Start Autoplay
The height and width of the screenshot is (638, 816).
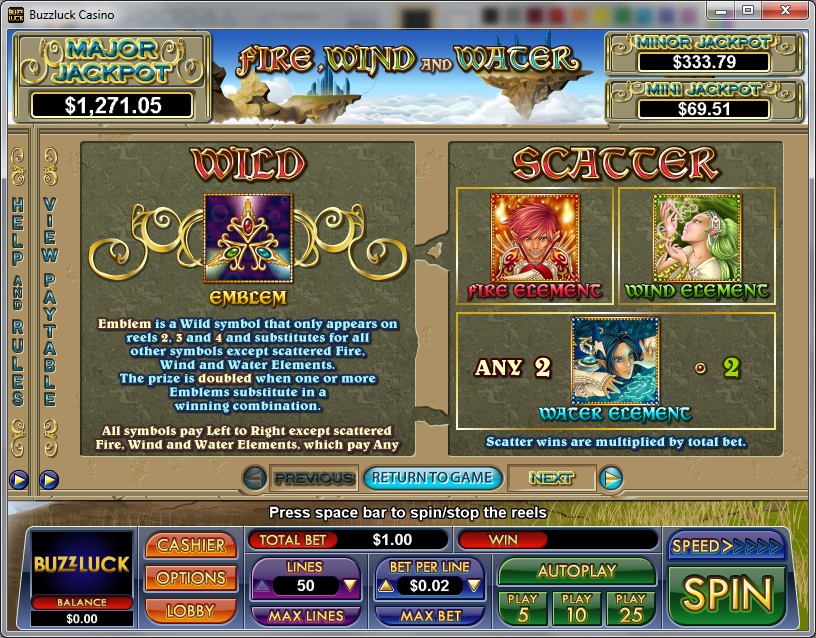[575, 572]
